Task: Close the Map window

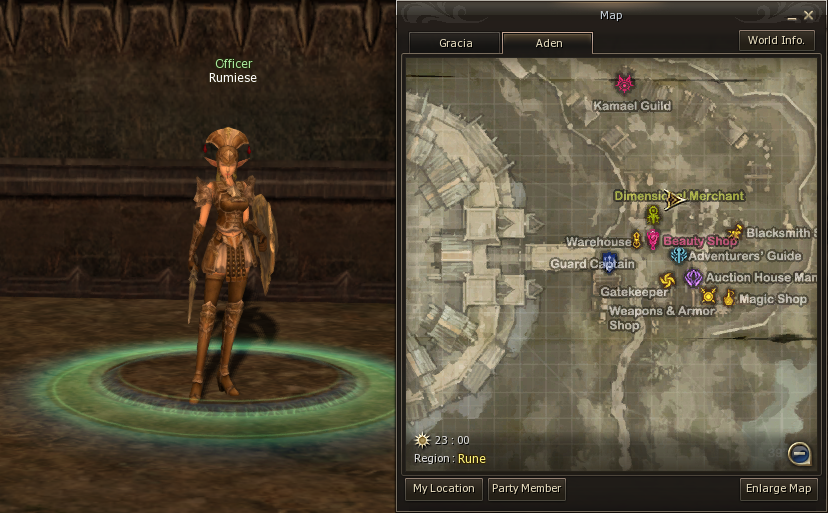Action: 808,15
